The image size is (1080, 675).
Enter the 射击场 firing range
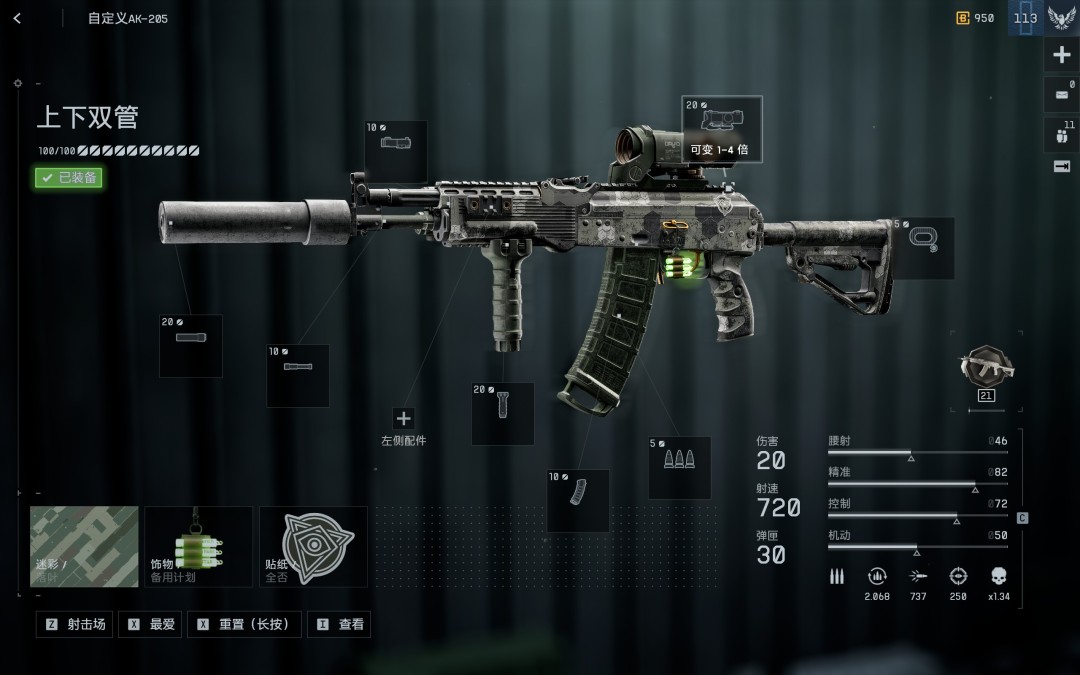tap(75, 624)
